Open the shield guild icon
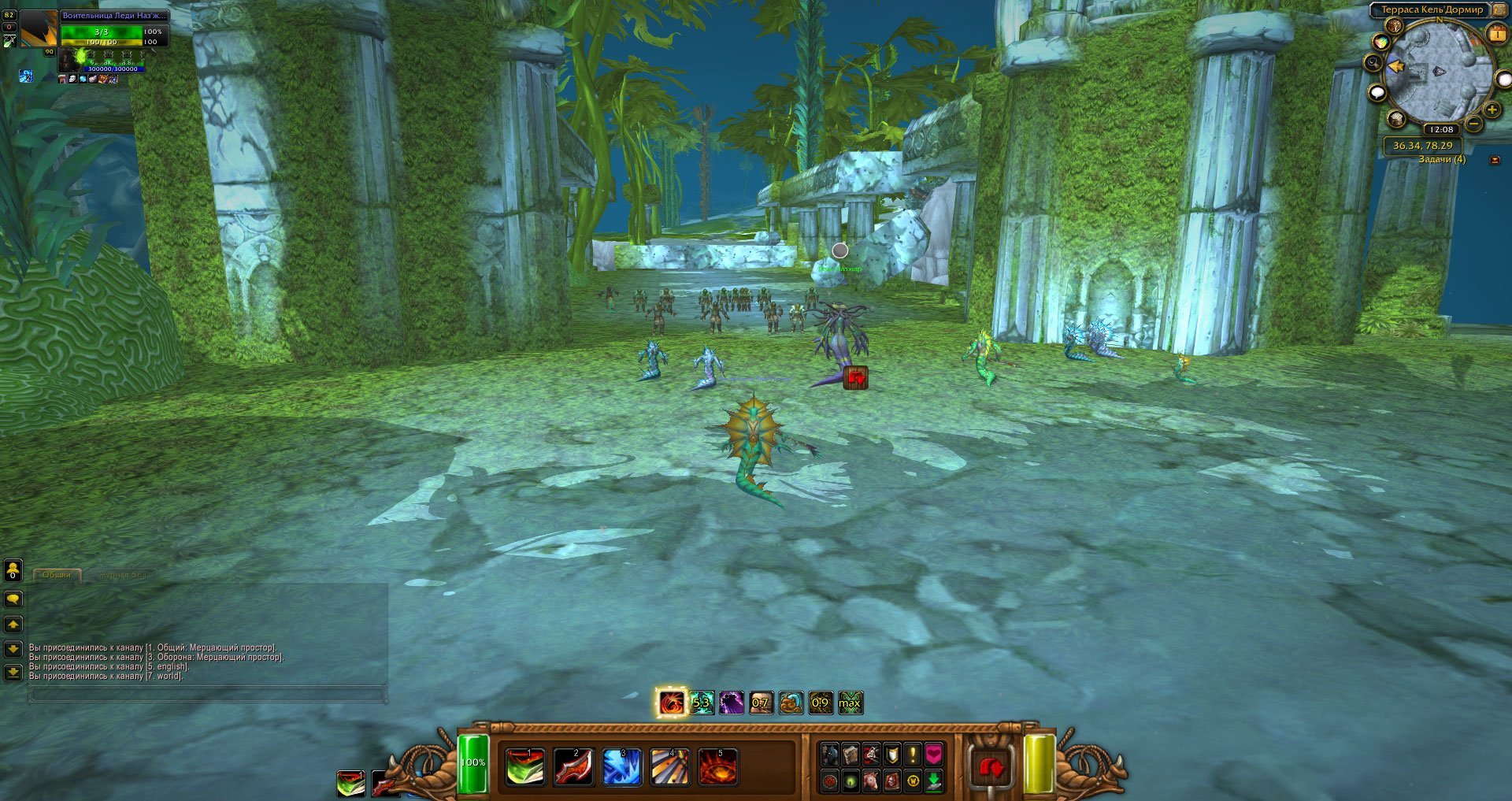 pos(891,755)
